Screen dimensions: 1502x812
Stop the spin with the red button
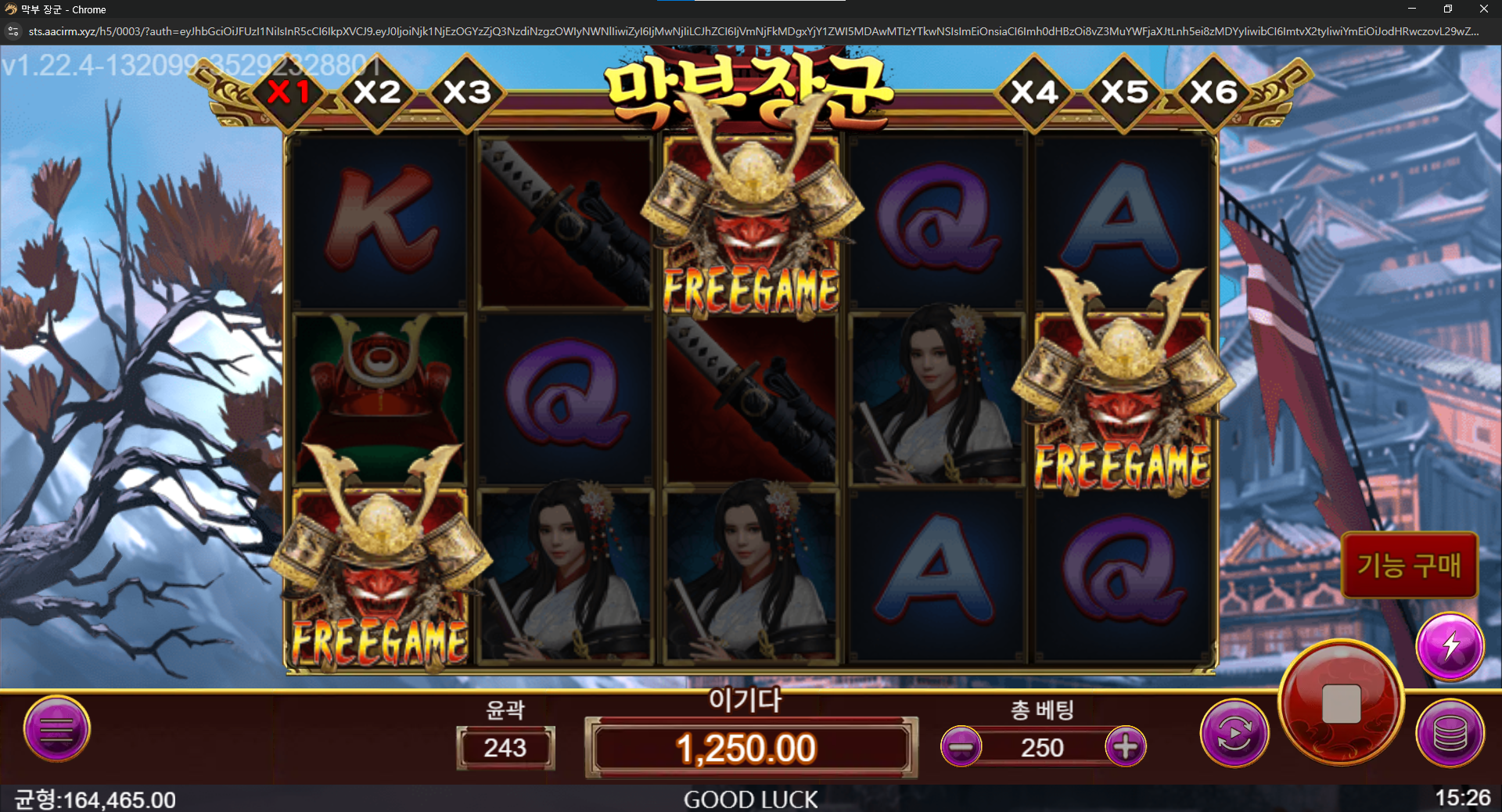click(x=1341, y=702)
